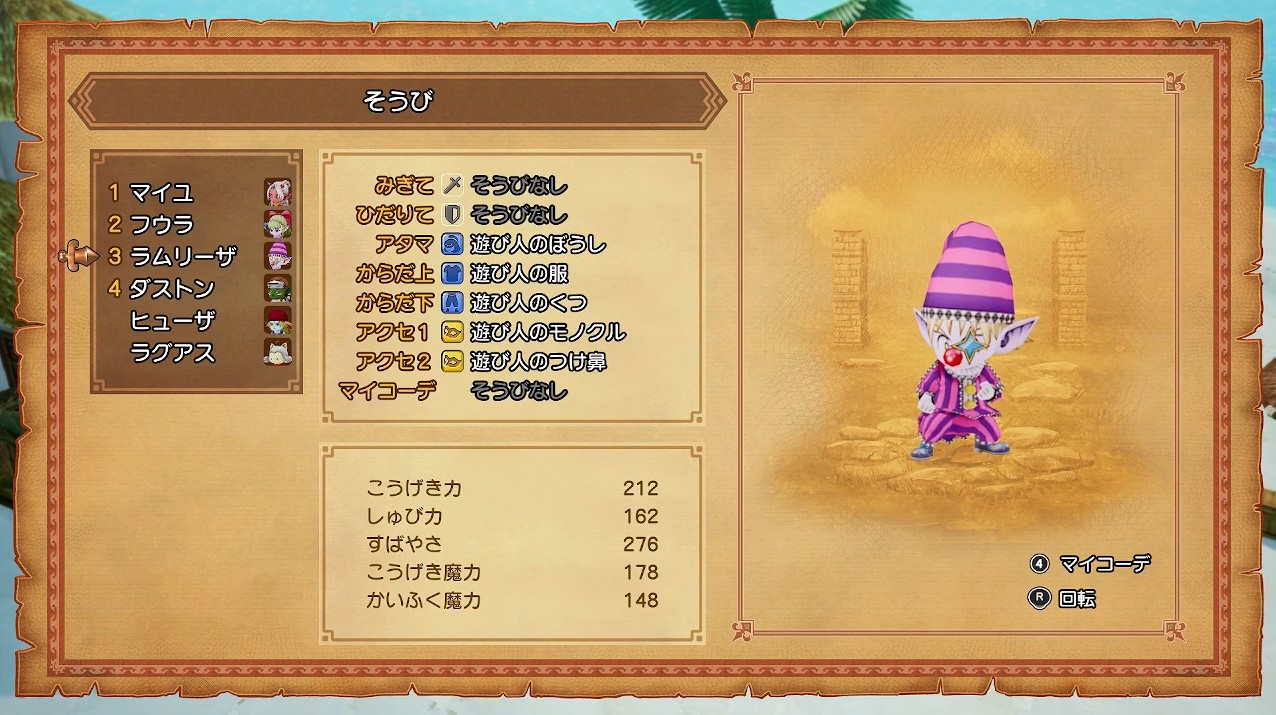The width and height of the screenshot is (1276, 715).
Task: Choose フウラ in the party list
Action: tap(162, 224)
